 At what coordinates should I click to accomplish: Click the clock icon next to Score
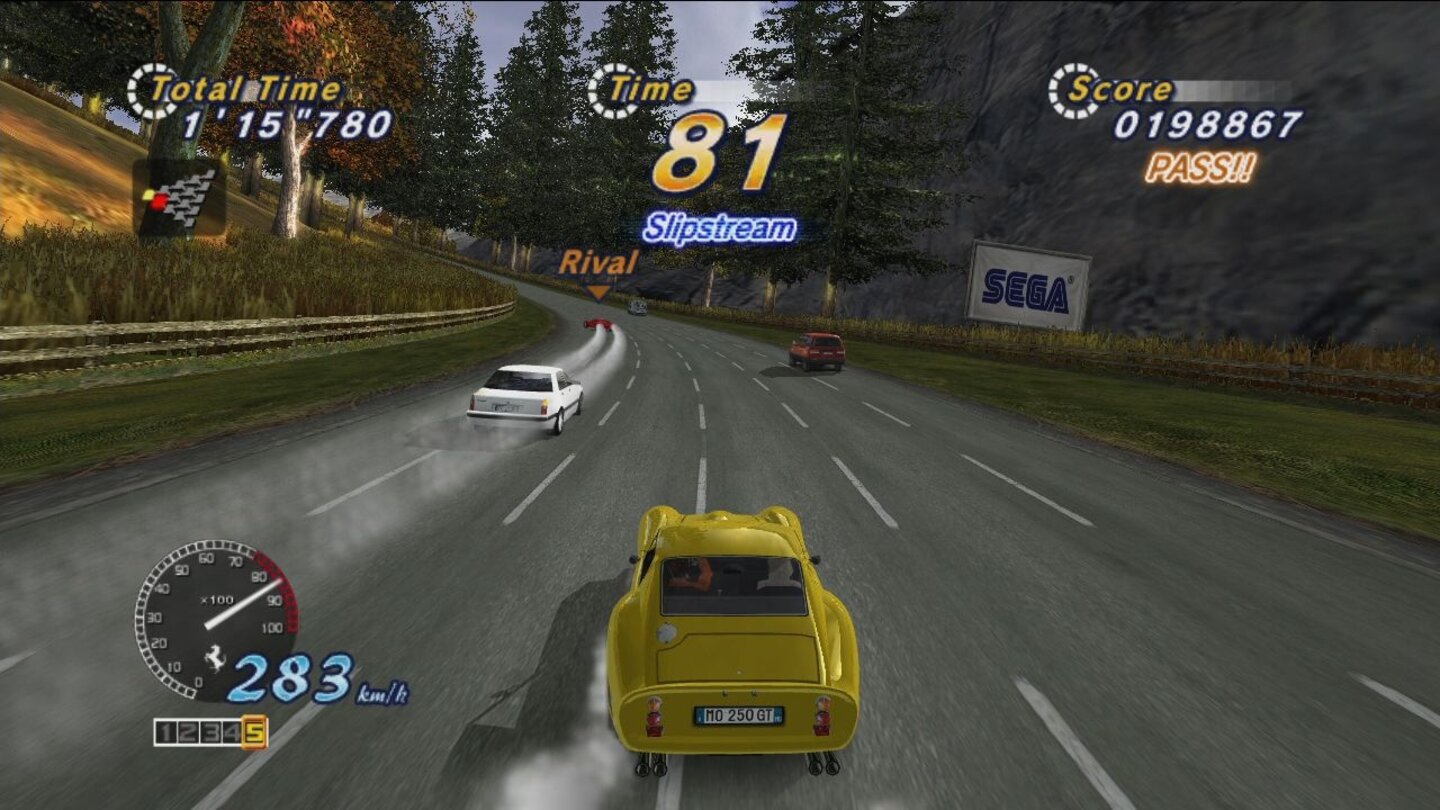coord(1071,88)
